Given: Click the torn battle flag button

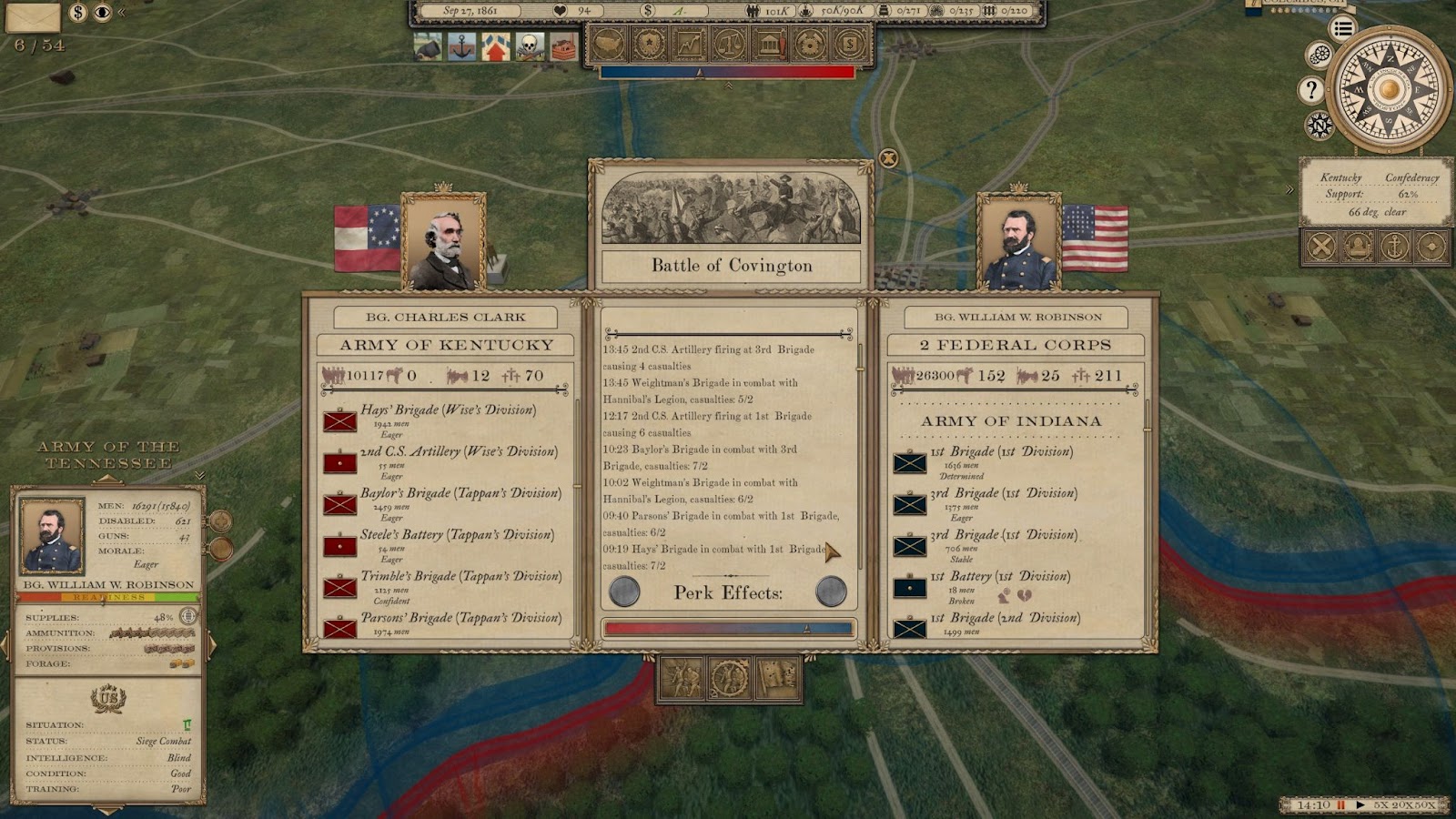Looking at the screenshot, I should [776, 678].
